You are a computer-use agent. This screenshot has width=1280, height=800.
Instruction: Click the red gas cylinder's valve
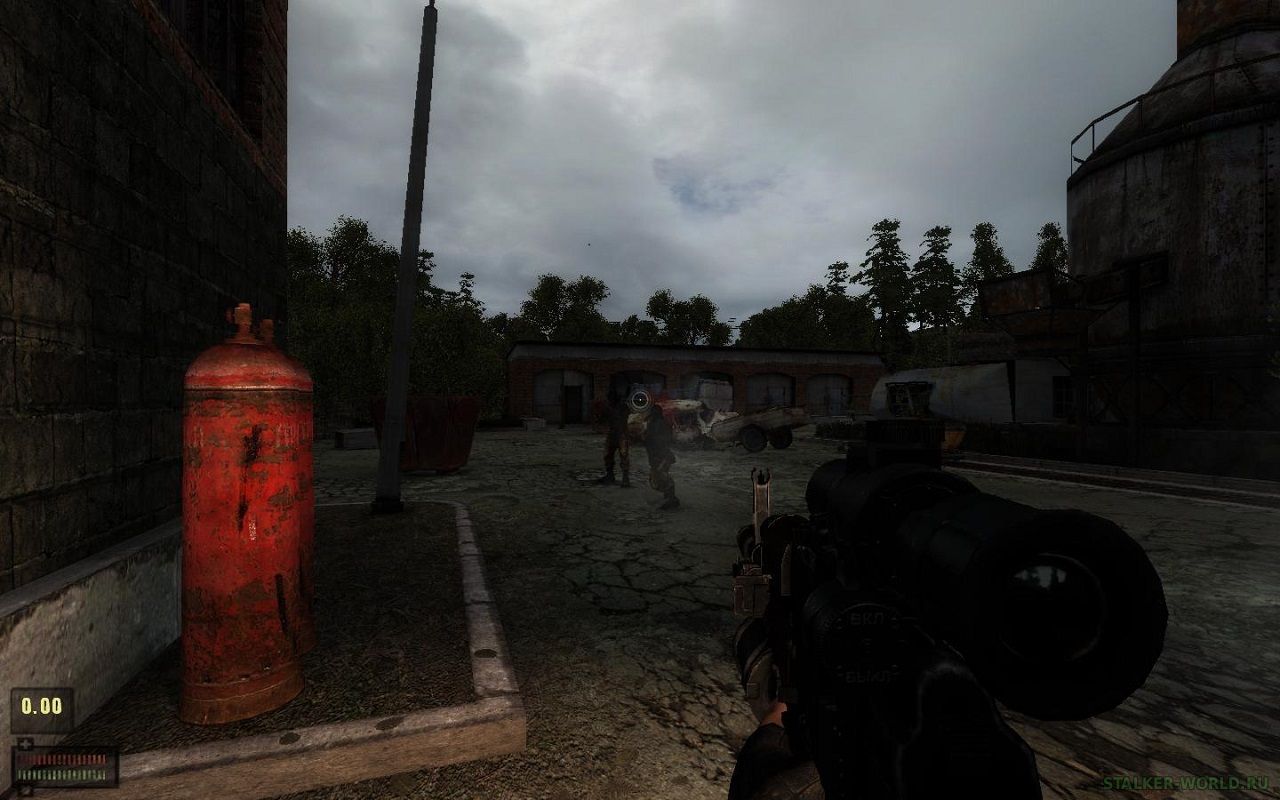coord(243,322)
